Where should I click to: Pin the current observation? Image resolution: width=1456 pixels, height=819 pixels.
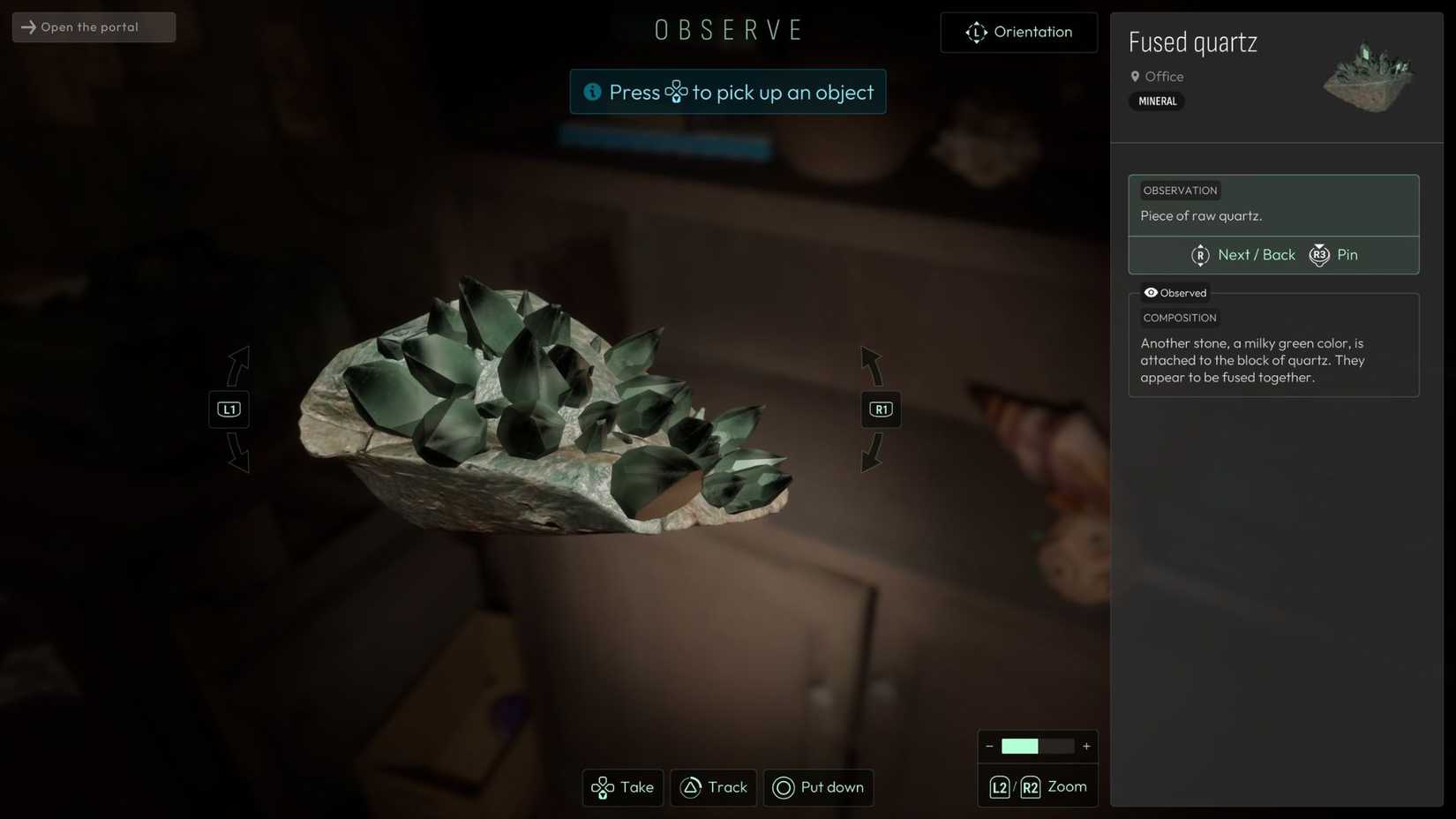(x=1334, y=255)
